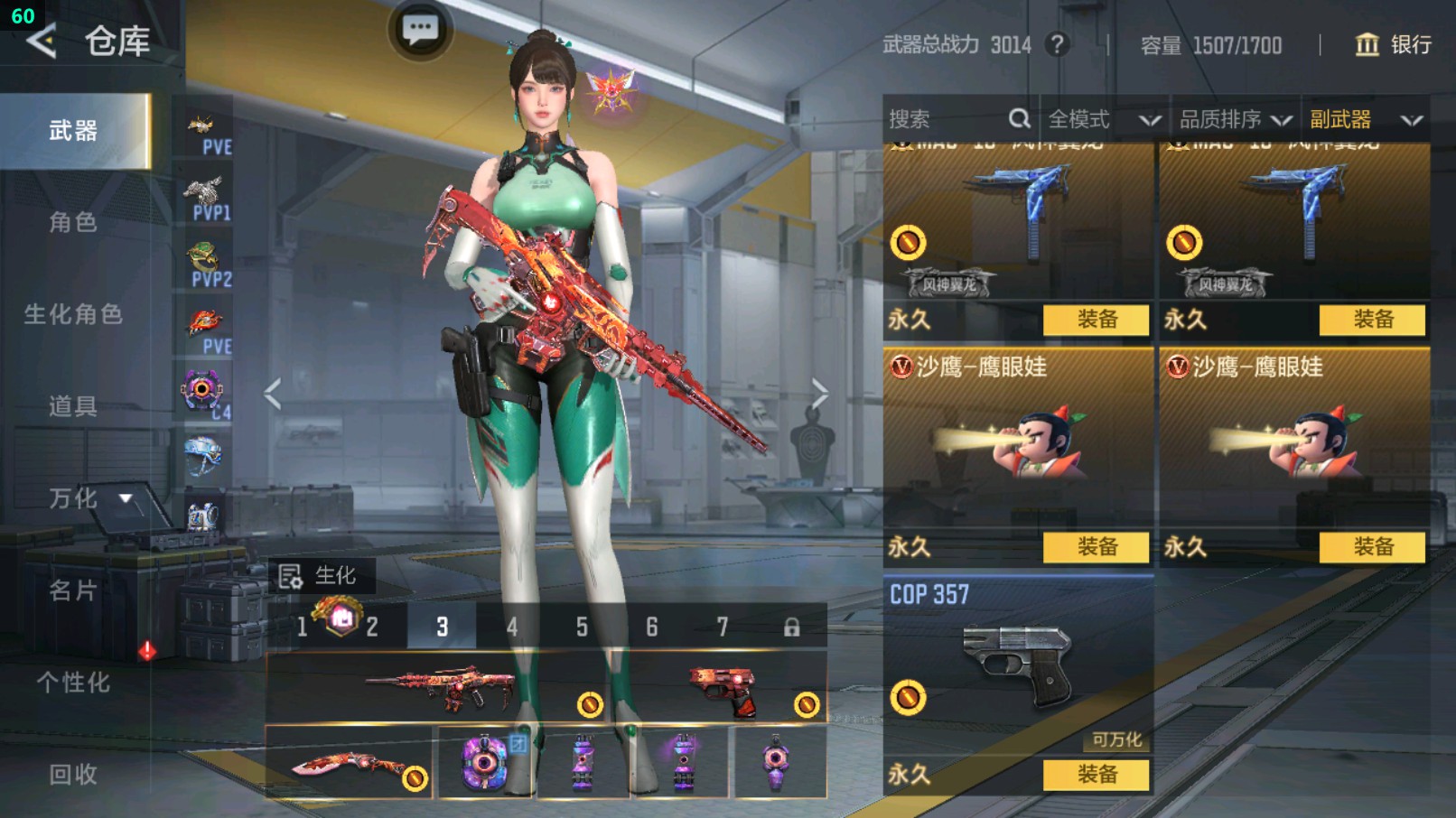Open the 副武器 filter dropdown

(1365, 119)
